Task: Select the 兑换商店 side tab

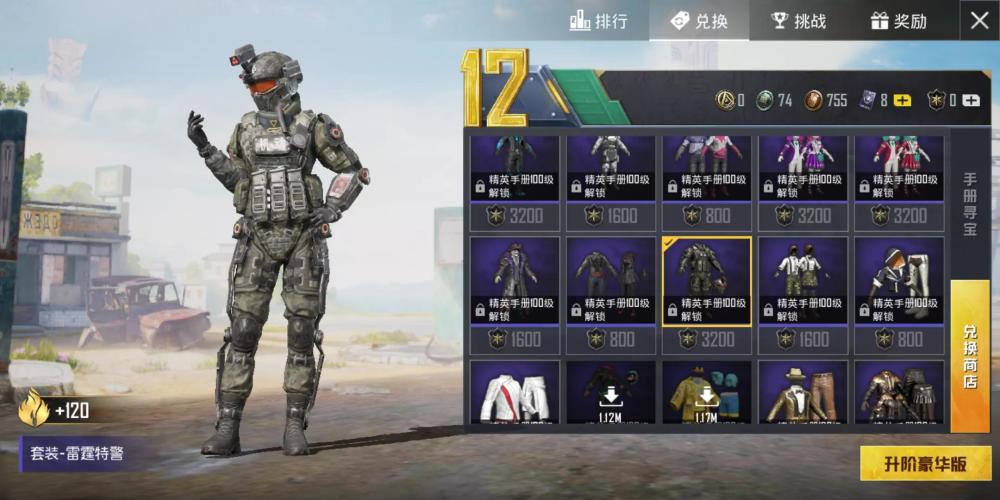Action: tap(969, 355)
